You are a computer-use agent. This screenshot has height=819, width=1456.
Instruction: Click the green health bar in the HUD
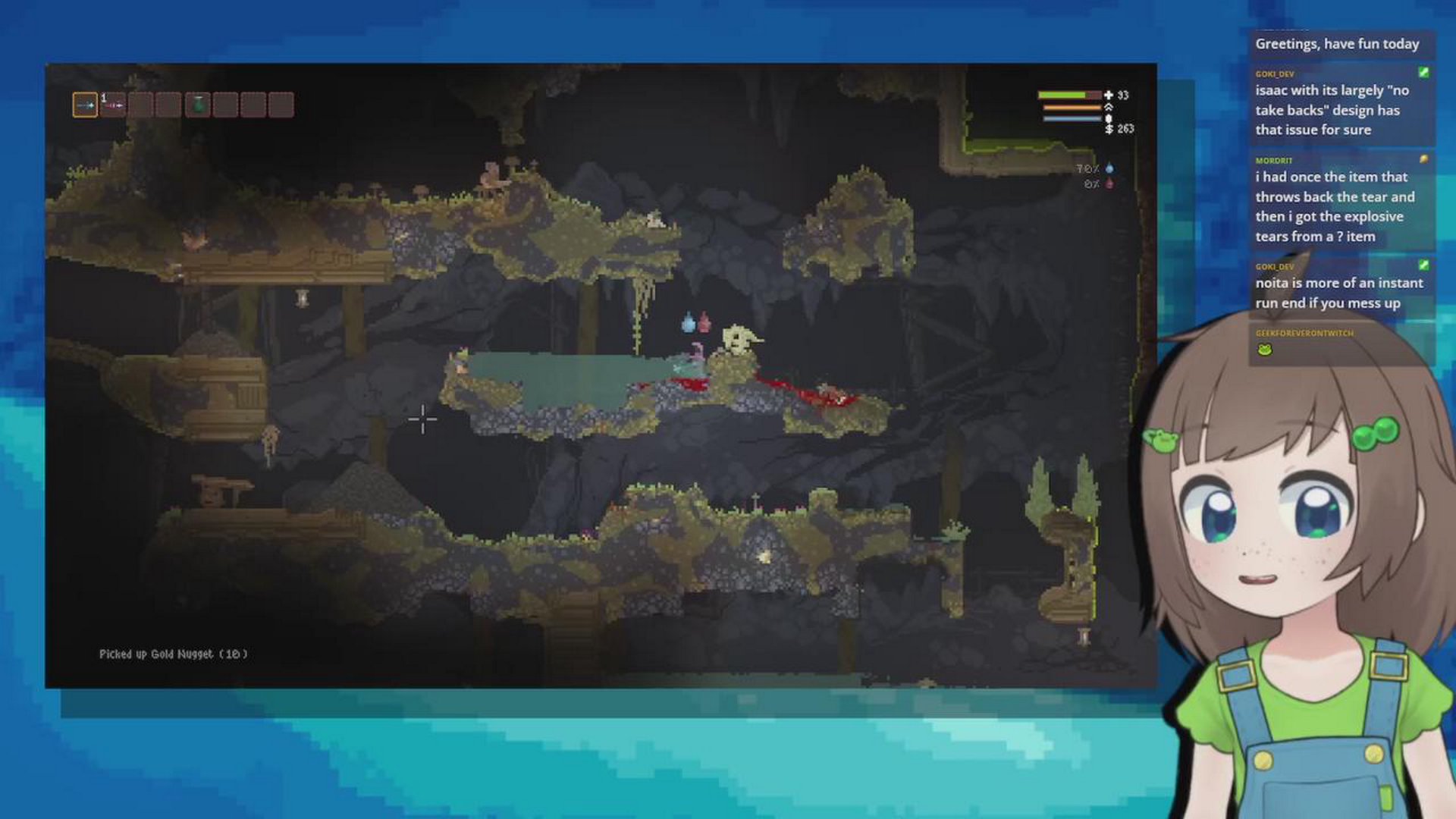[1062, 95]
